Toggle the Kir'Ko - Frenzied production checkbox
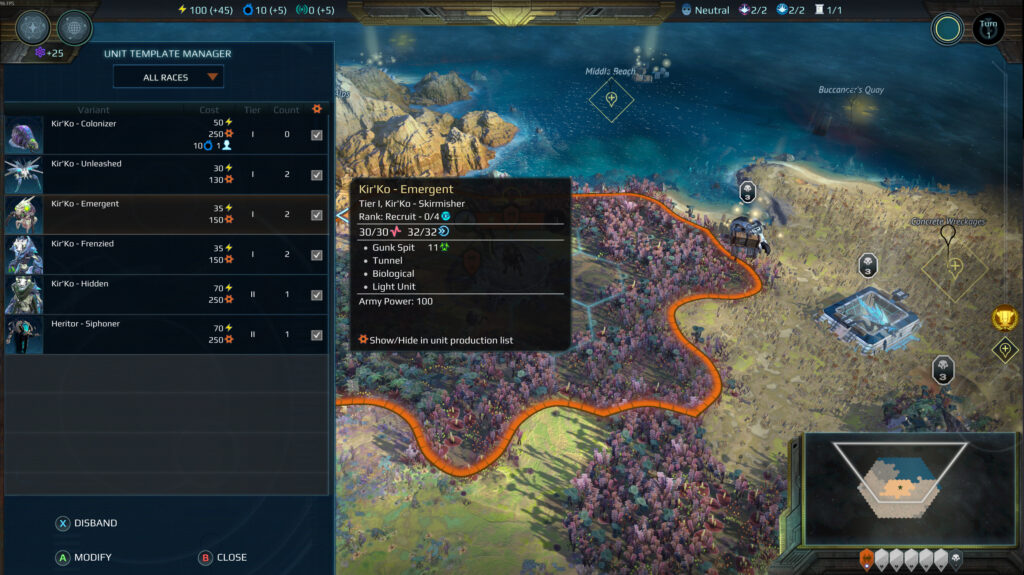The image size is (1024, 575). (317, 255)
